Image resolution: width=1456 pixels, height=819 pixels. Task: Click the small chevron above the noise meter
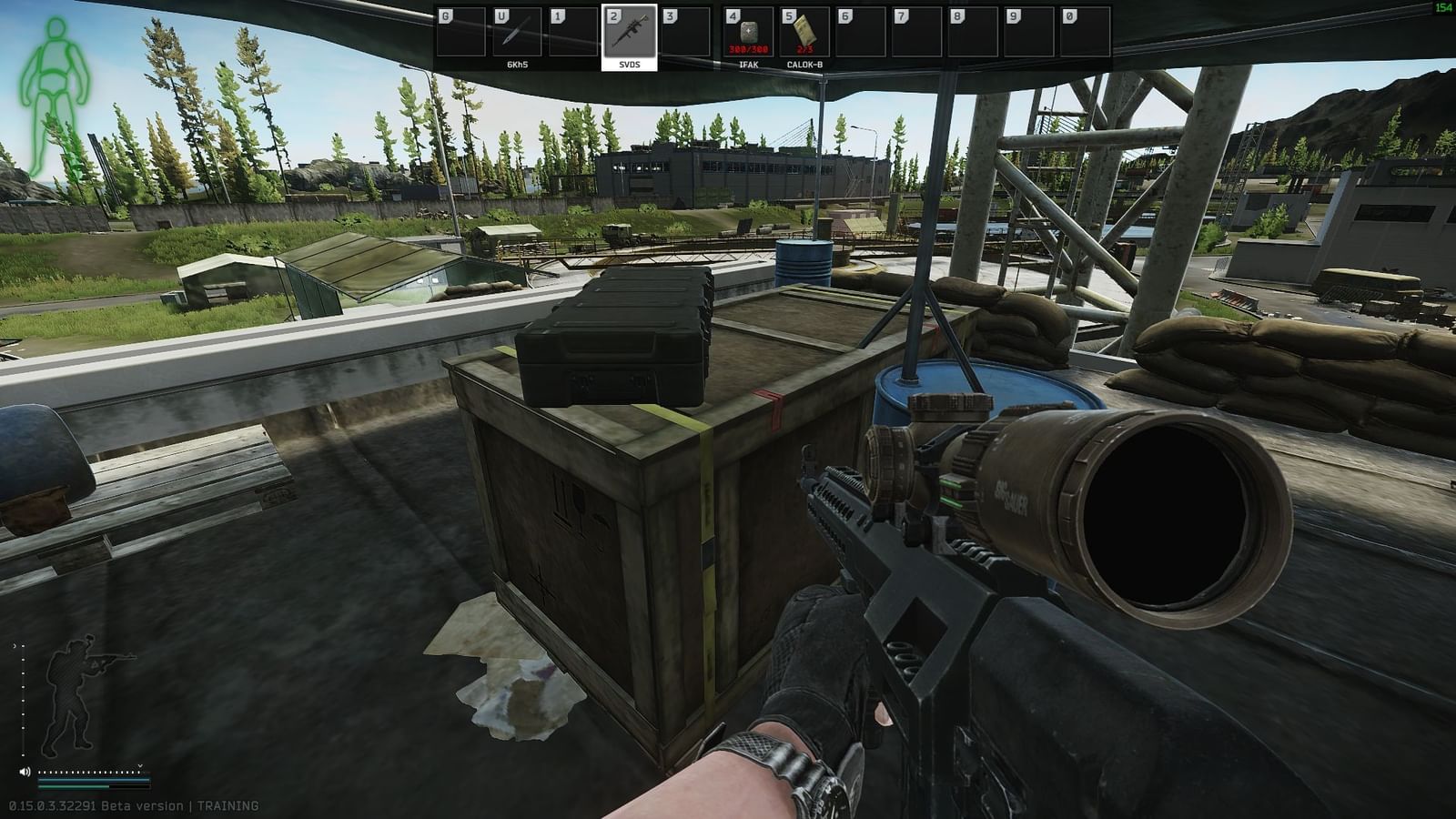[140, 765]
